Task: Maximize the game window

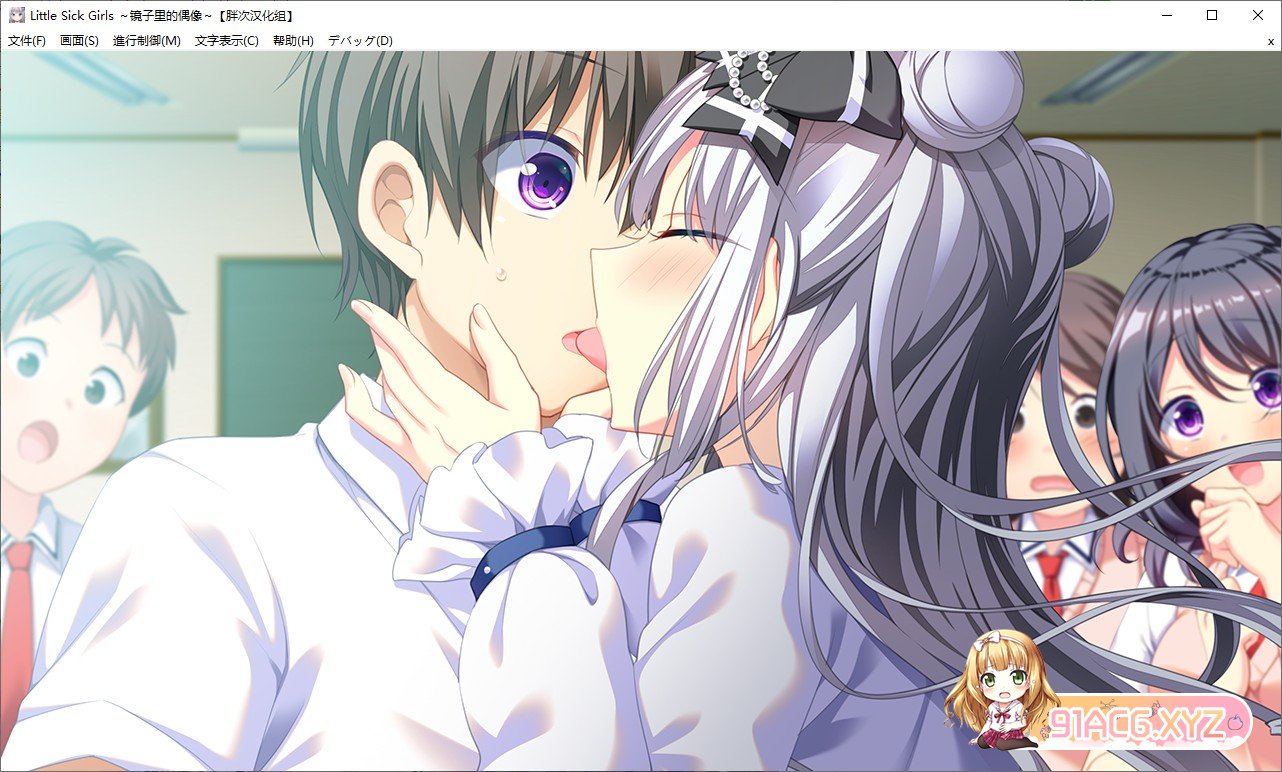Action: coord(1211,14)
